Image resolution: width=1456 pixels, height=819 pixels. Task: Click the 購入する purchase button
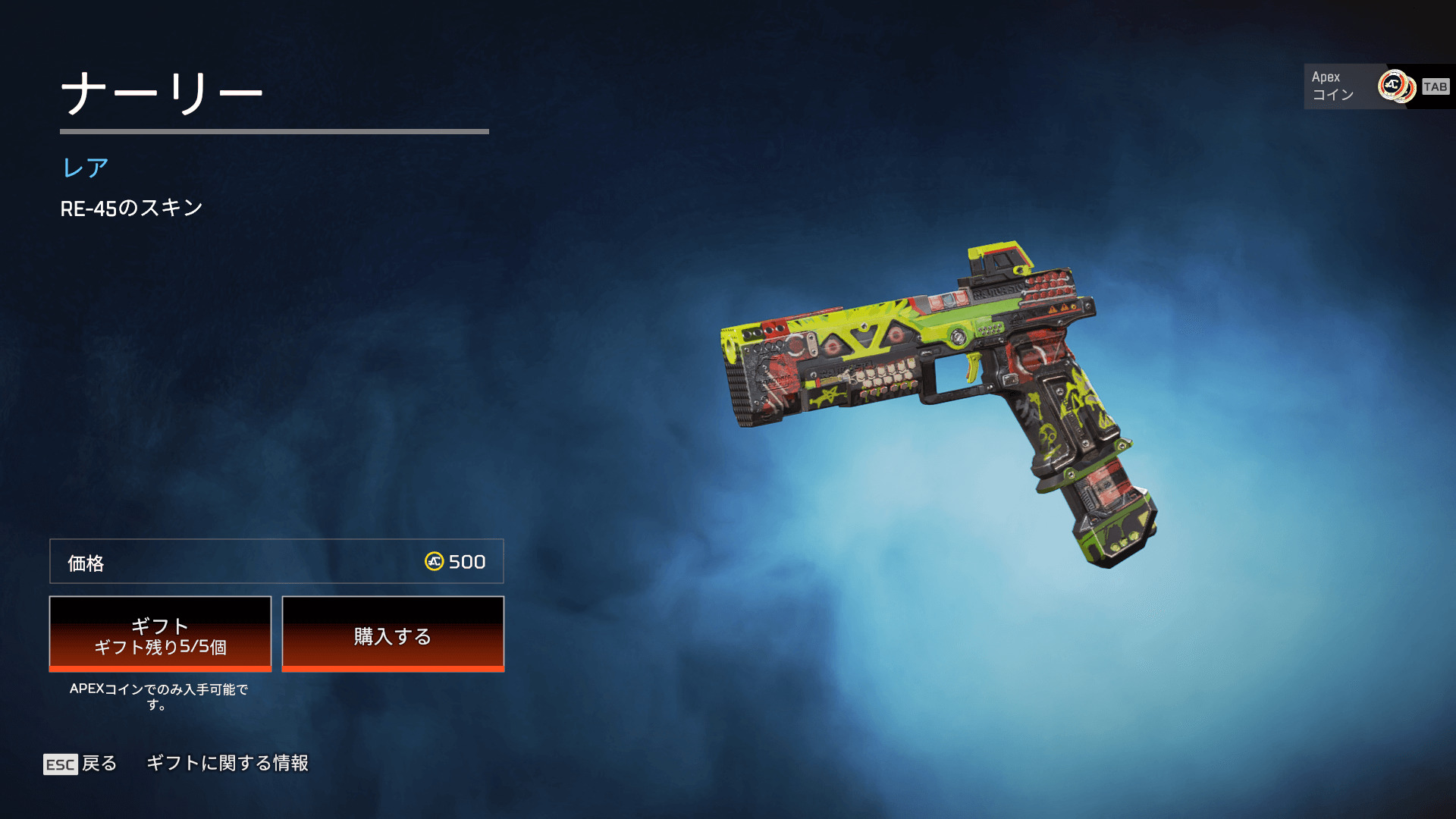[x=393, y=634]
